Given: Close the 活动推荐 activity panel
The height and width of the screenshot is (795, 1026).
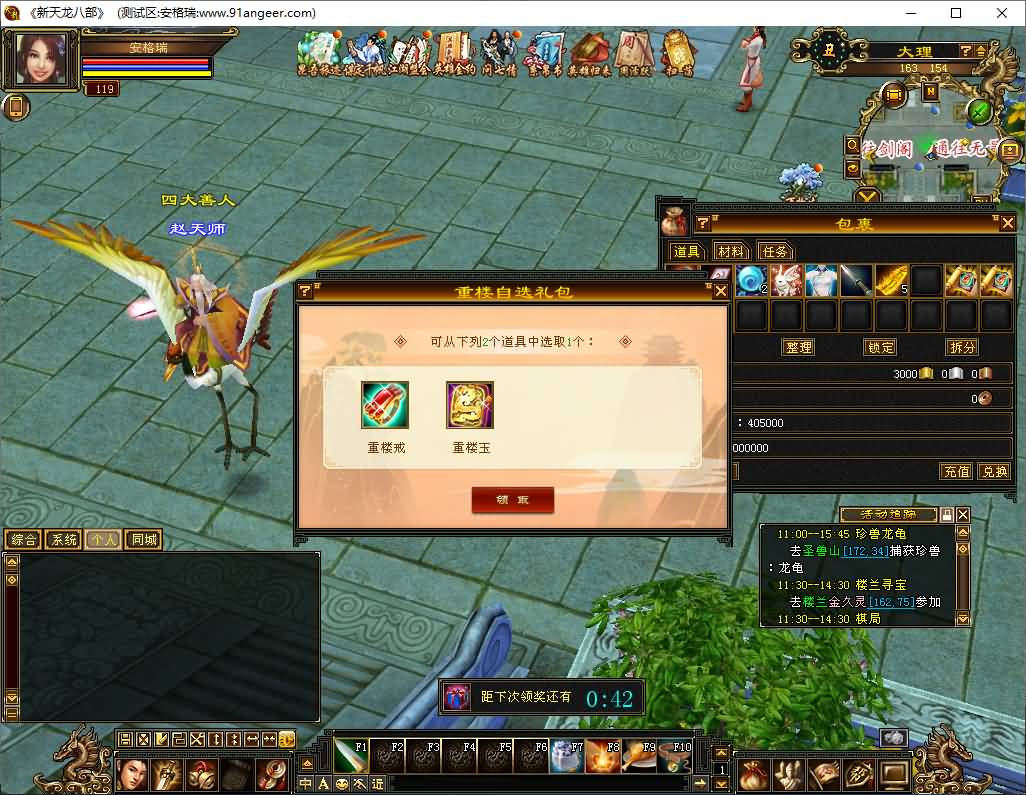Looking at the screenshot, I should (x=963, y=514).
